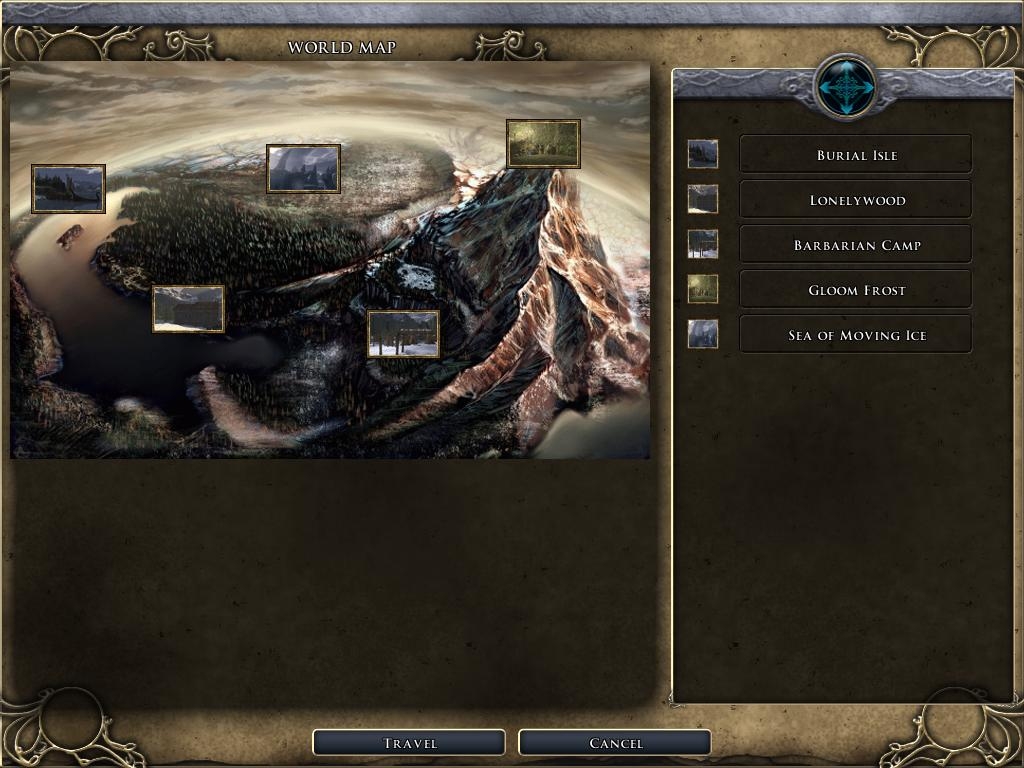This screenshot has height=768, width=1024.
Task: Select the snowy Barbarian Camp map marker
Action: (403, 334)
